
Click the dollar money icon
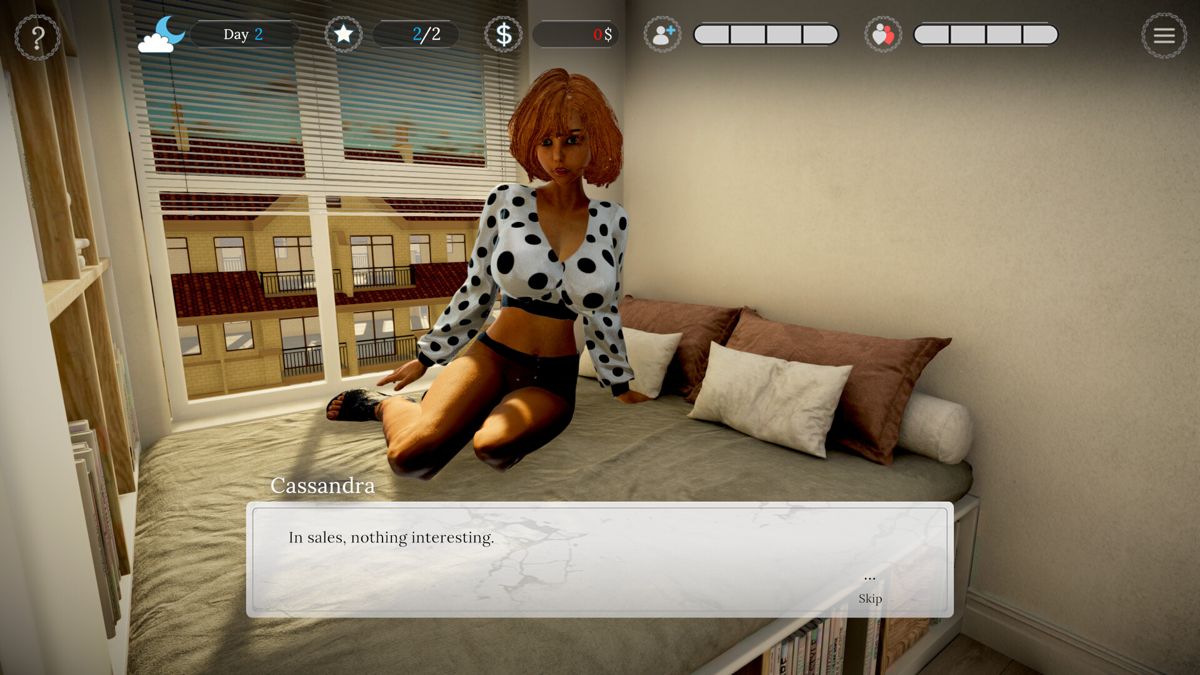[x=504, y=35]
